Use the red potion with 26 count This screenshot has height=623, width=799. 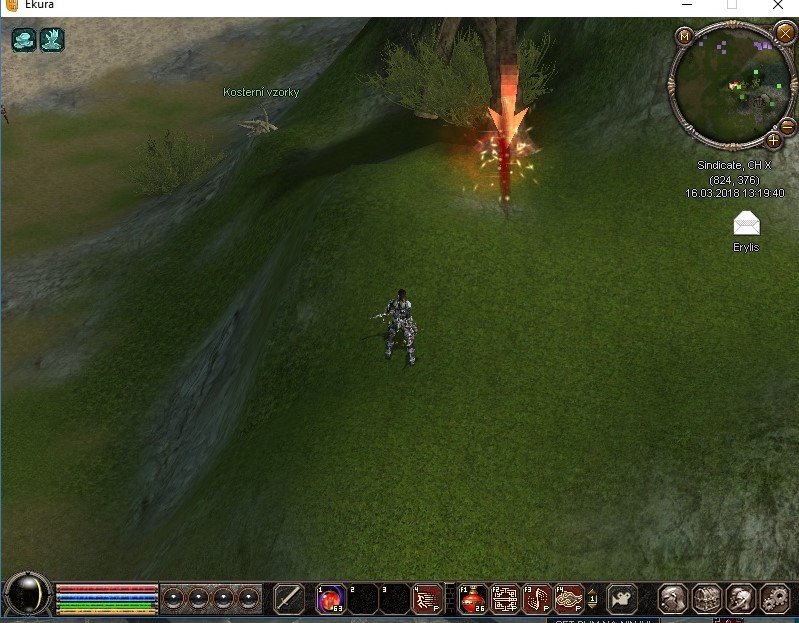[x=472, y=598]
